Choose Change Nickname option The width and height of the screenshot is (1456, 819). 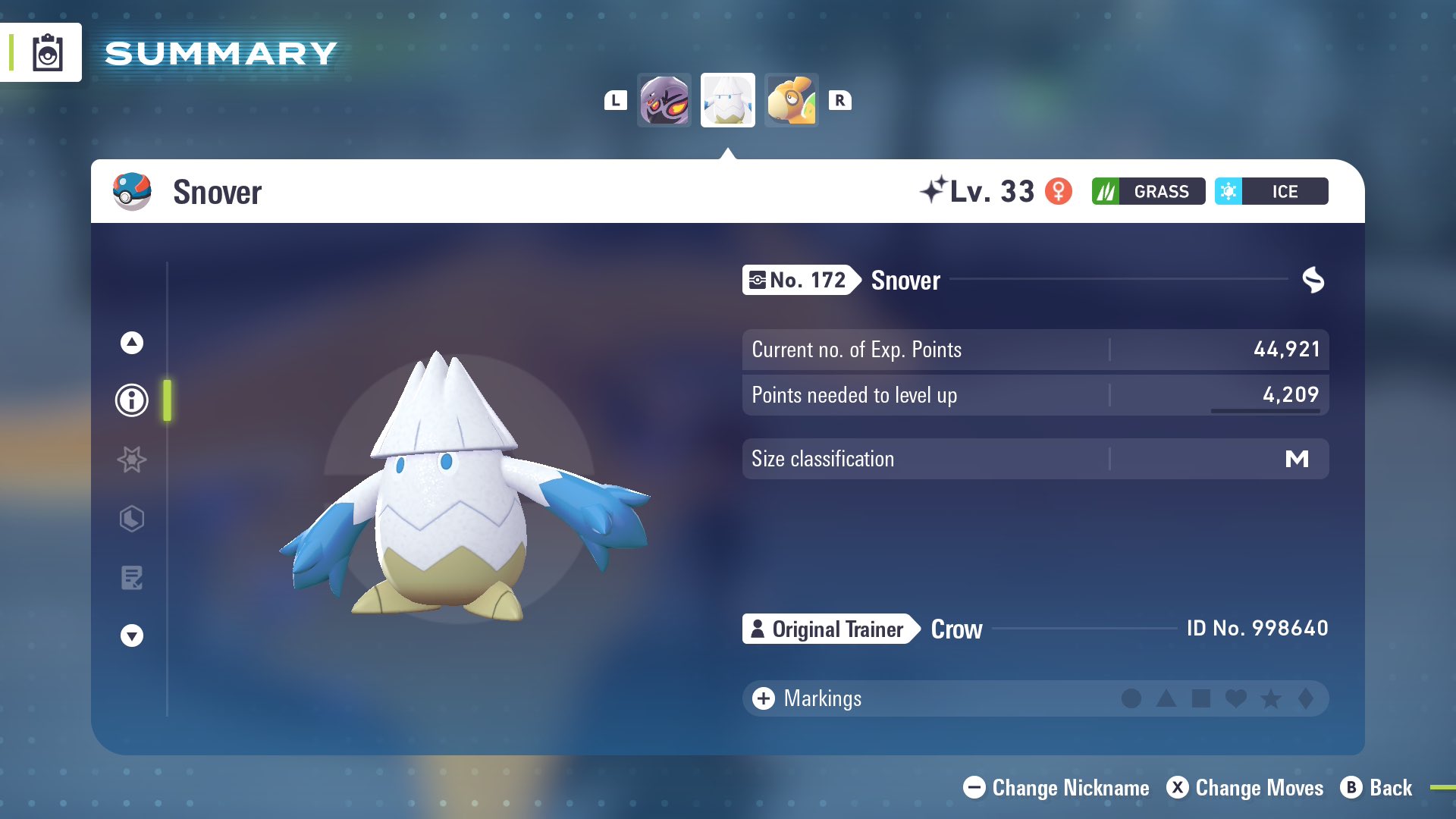click(x=1056, y=788)
